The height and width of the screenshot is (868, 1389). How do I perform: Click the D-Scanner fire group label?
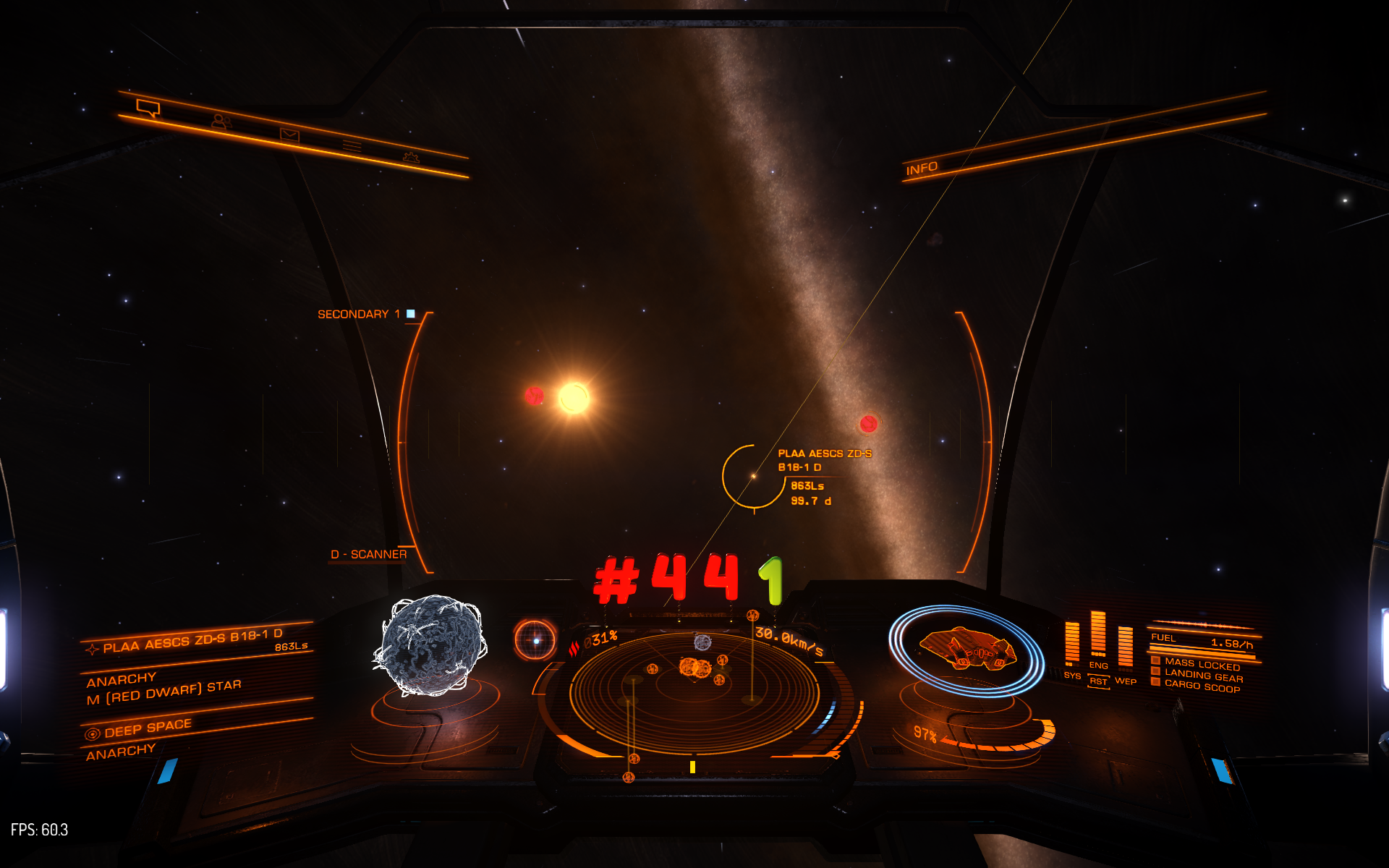pos(368,555)
